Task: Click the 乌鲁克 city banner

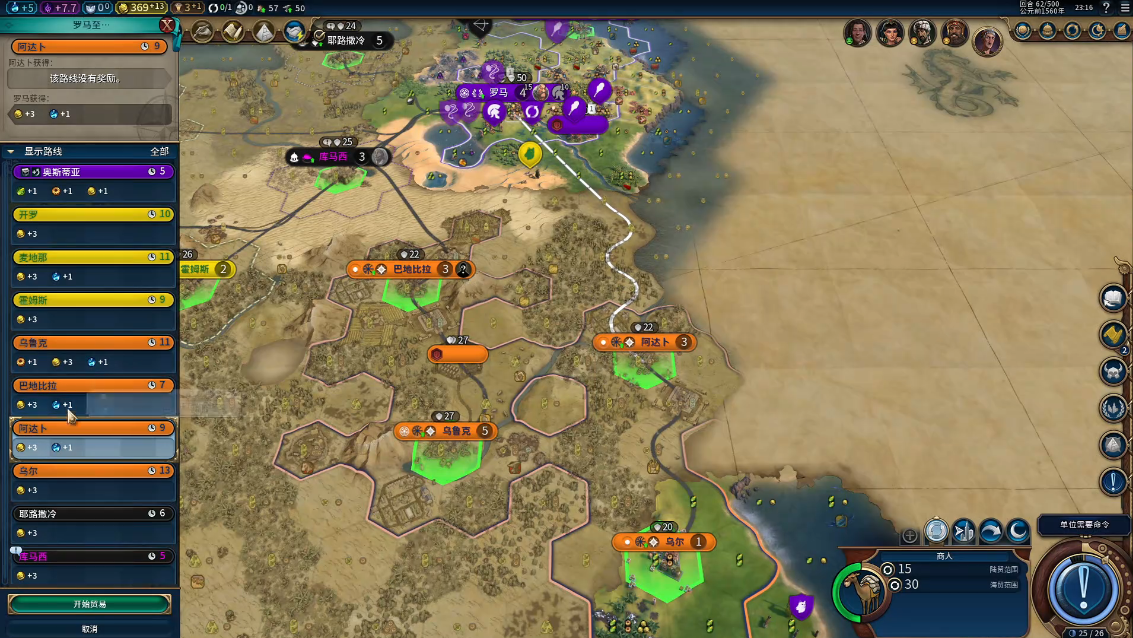Action: tap(445, 431)
